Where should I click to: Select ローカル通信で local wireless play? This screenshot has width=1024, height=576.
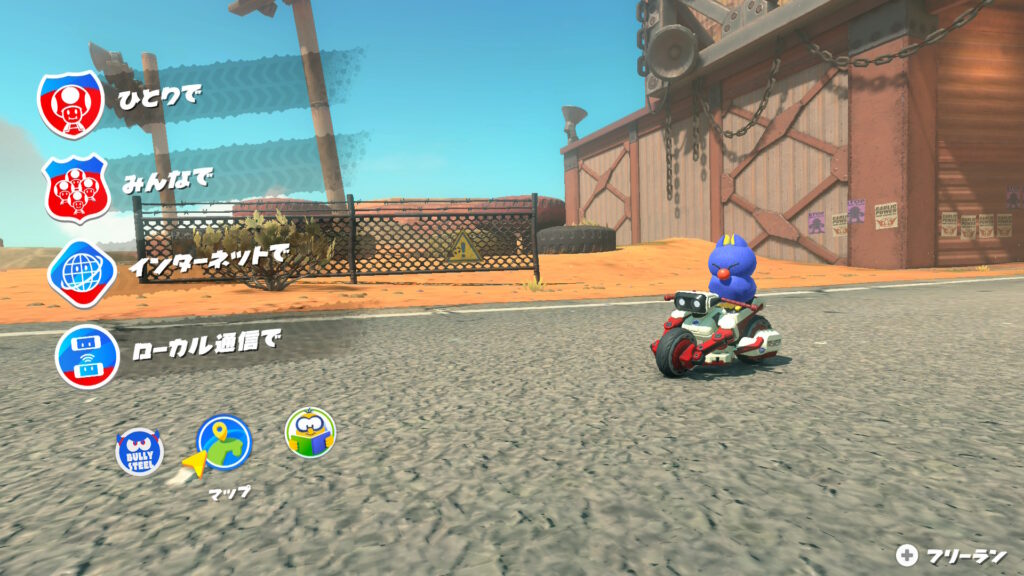(87, 355)
